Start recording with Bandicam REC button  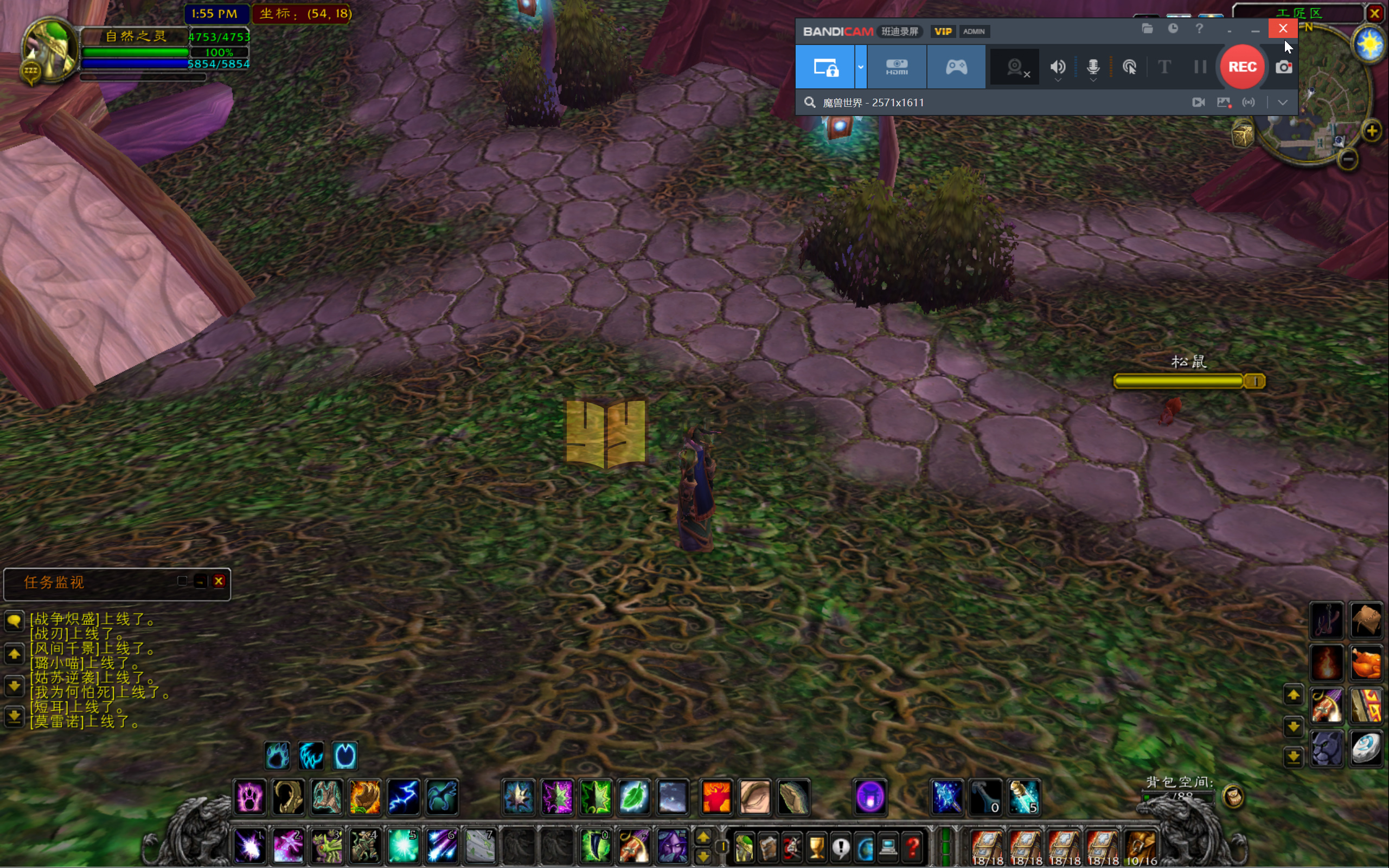click(1241, 67)
